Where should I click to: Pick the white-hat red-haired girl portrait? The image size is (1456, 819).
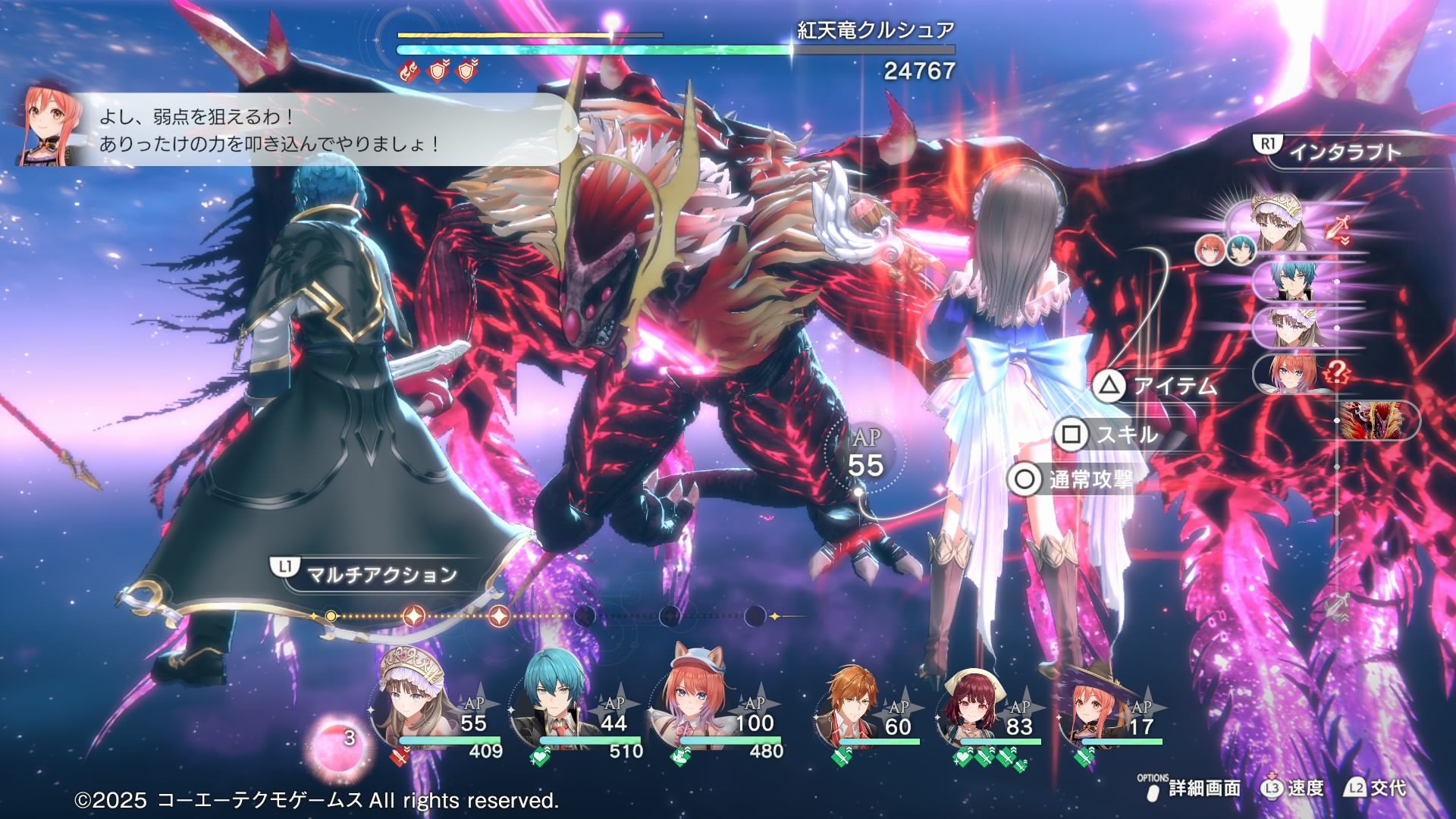click(974, 709)
